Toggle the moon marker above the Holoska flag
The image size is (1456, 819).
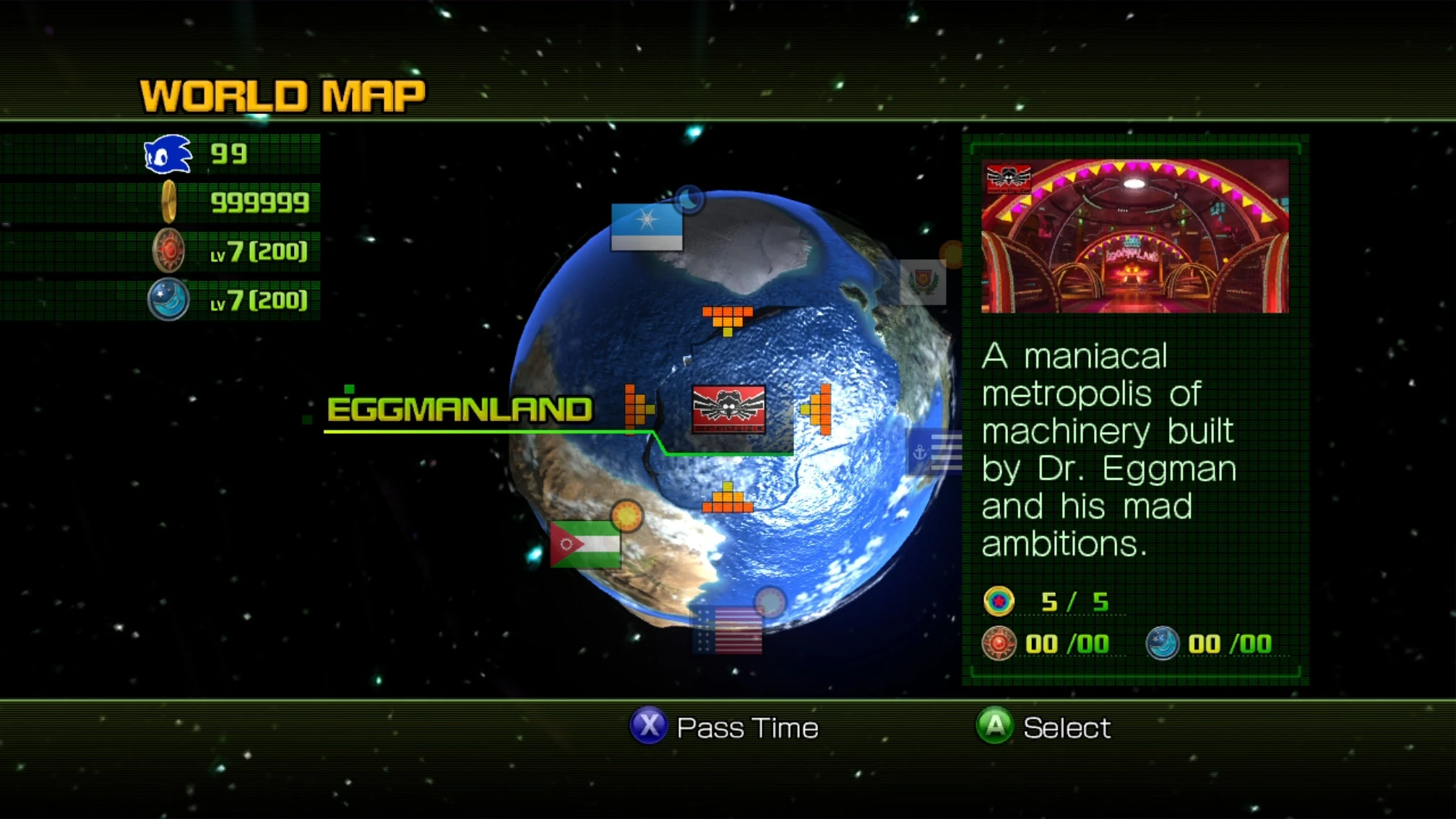[x=689, y=200]
